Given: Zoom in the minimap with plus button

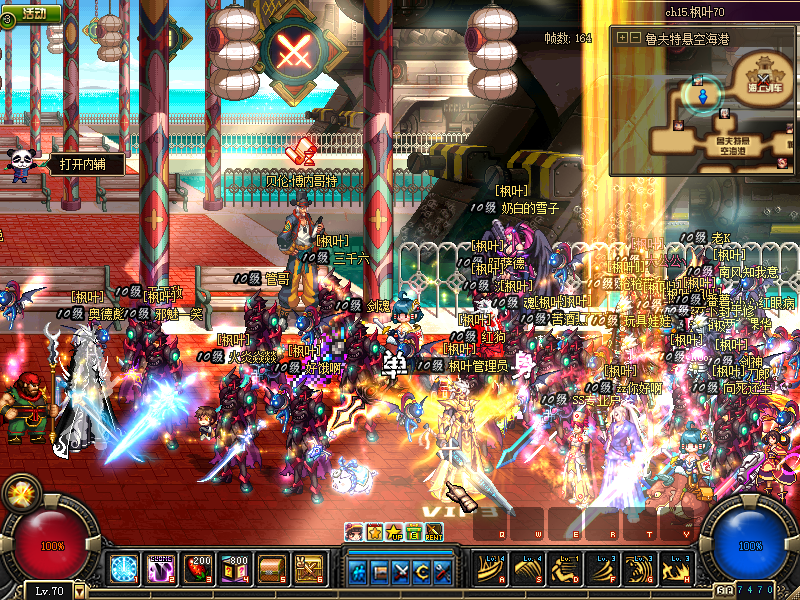Looking at the screenshot, I should (x=622, y=38).
